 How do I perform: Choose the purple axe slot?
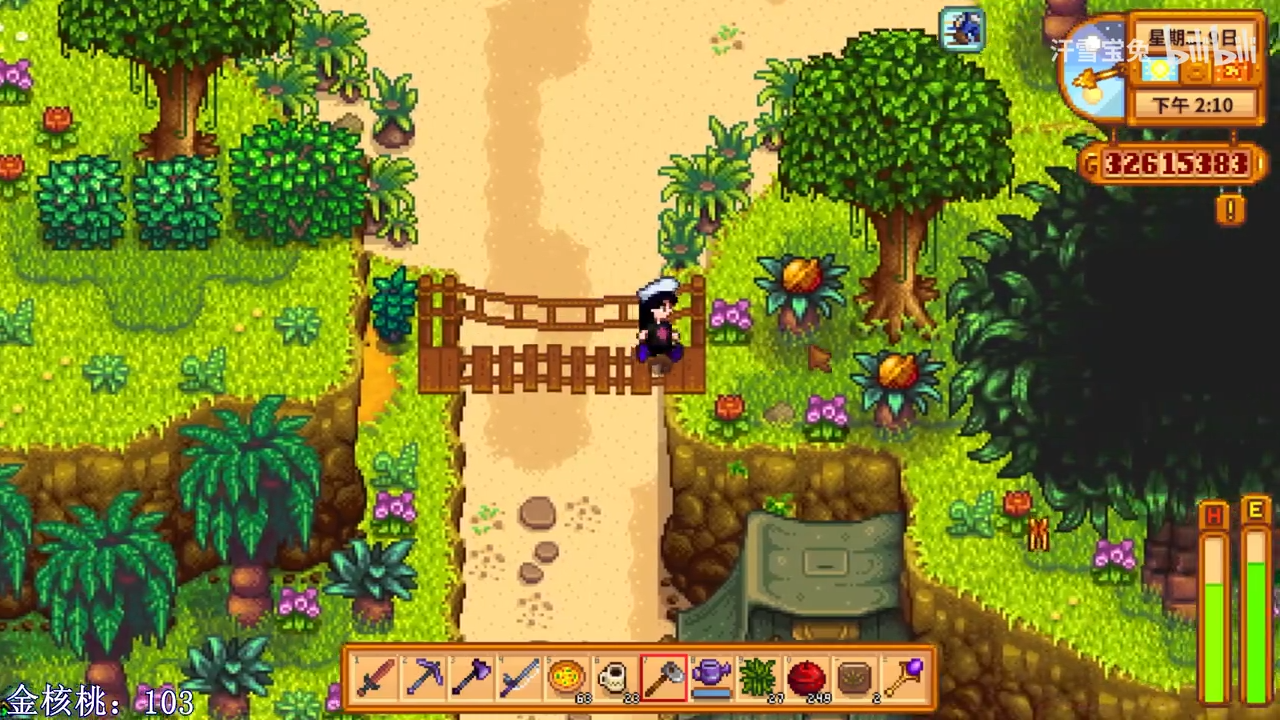pos(471,678)
